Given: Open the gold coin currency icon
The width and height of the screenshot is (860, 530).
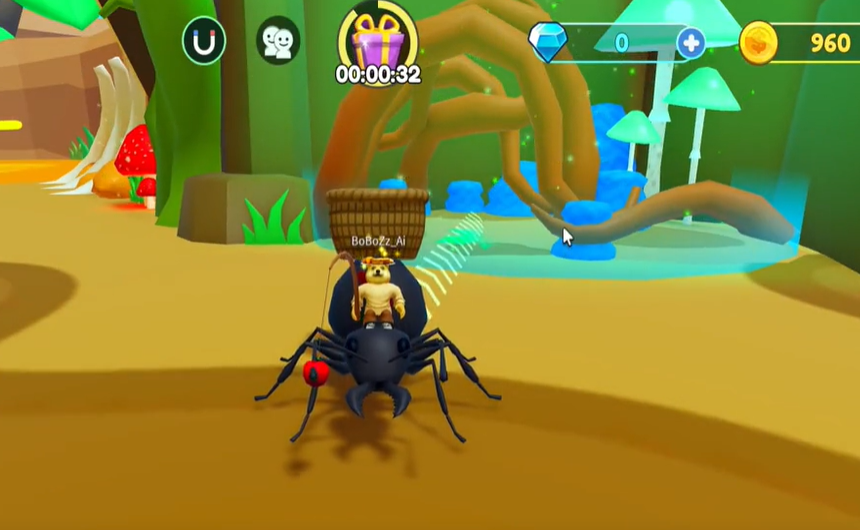Looking at the screenshot, I should pyautogui.click(x=759, y=42).
